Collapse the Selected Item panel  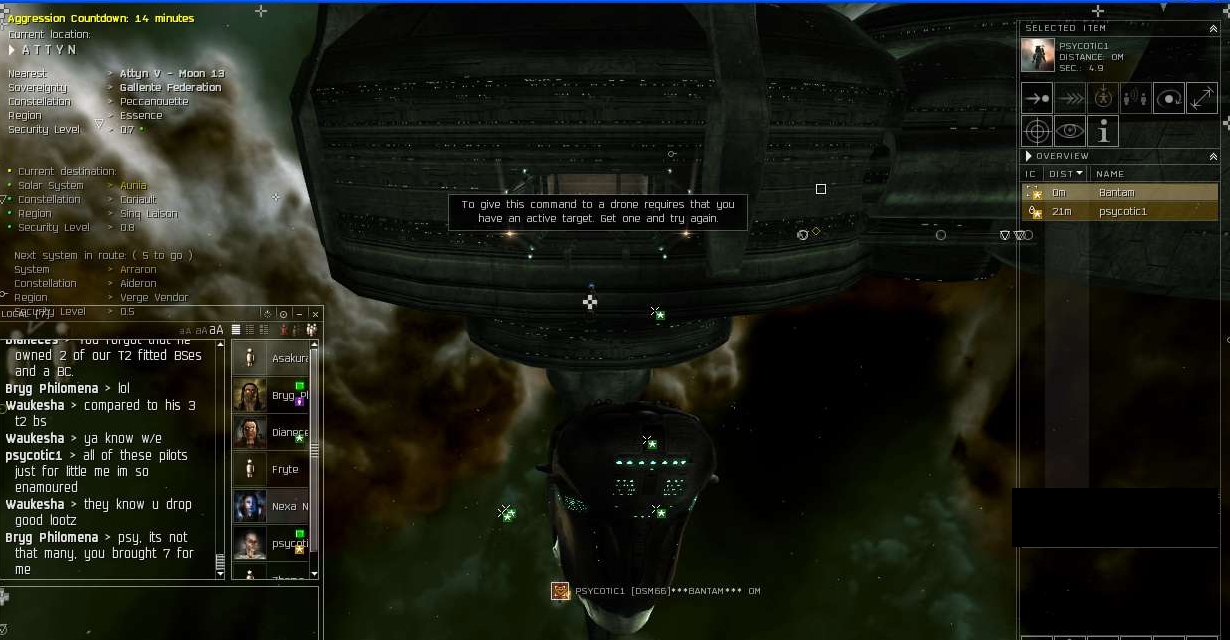[1213, 29]
